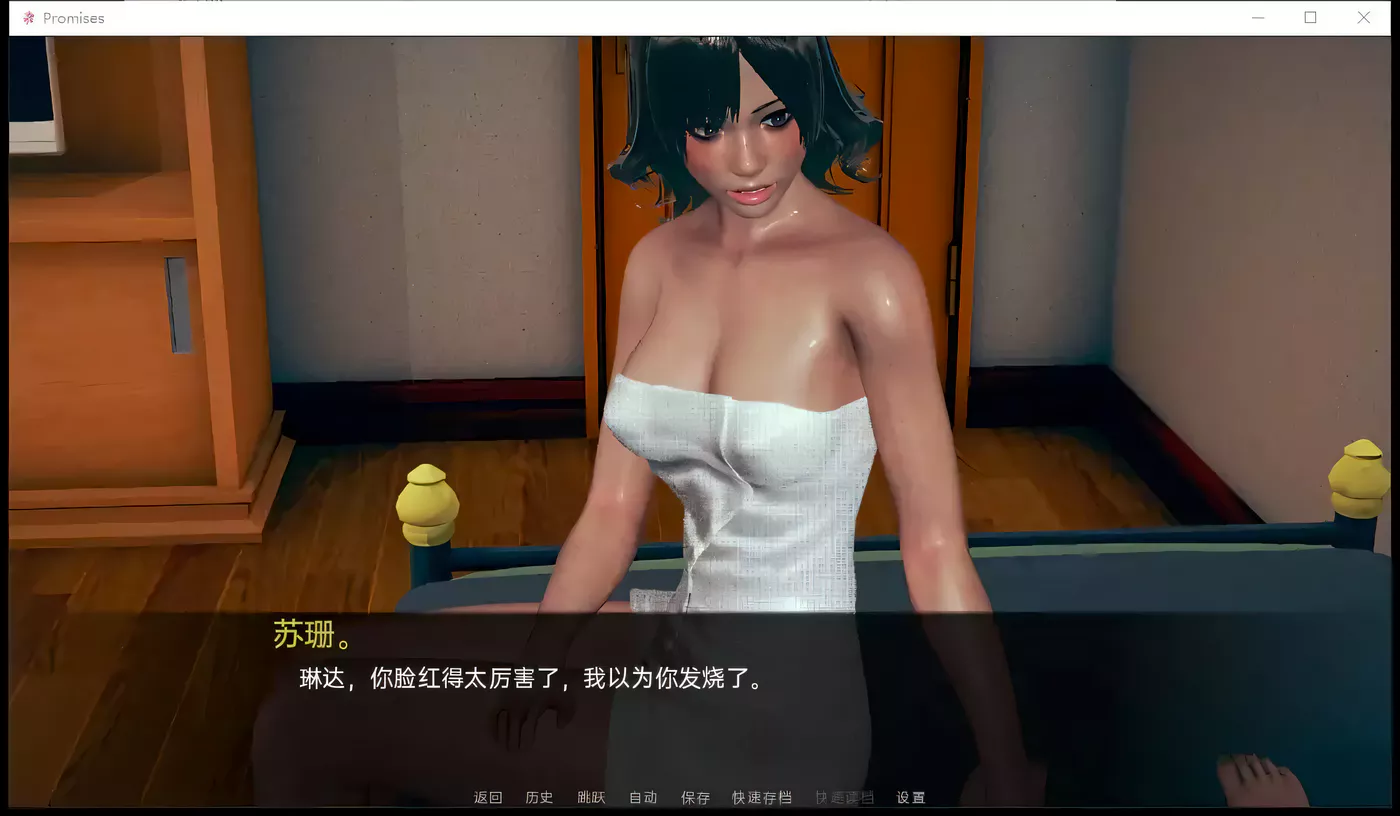Open the 历史 dialogue history
This screenshot has width=1400, height=816.
click(539, 797)
